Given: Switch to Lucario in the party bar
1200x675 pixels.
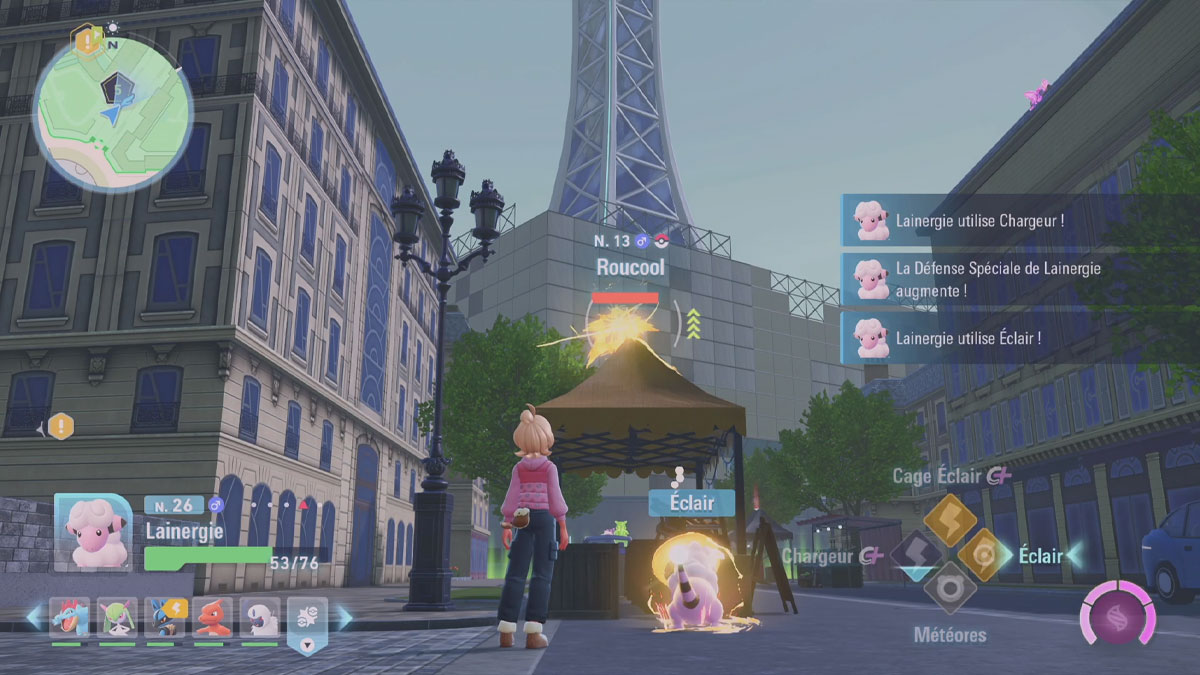Looking at the screenshot, I should (165, 618).
